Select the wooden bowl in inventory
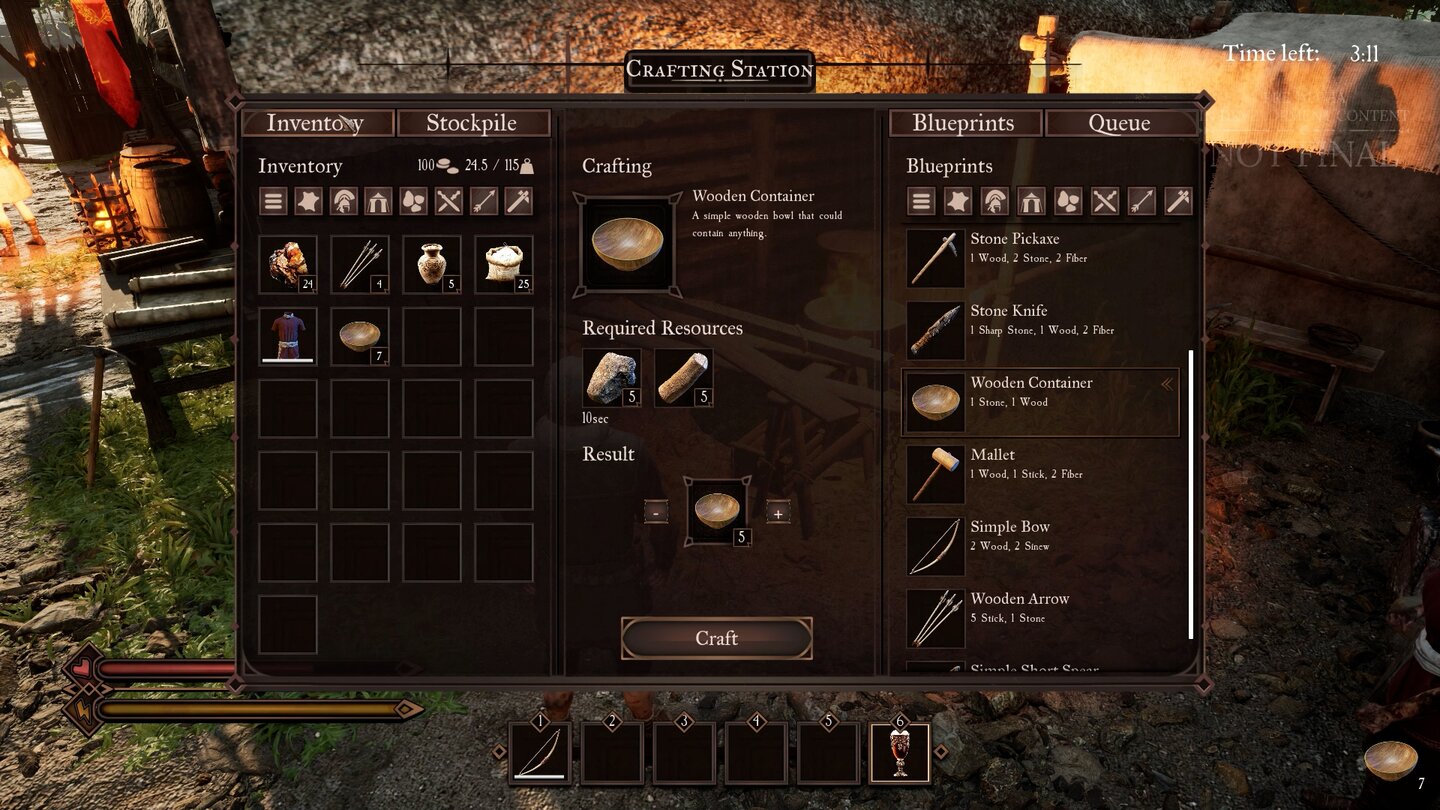 pos(360,337)
